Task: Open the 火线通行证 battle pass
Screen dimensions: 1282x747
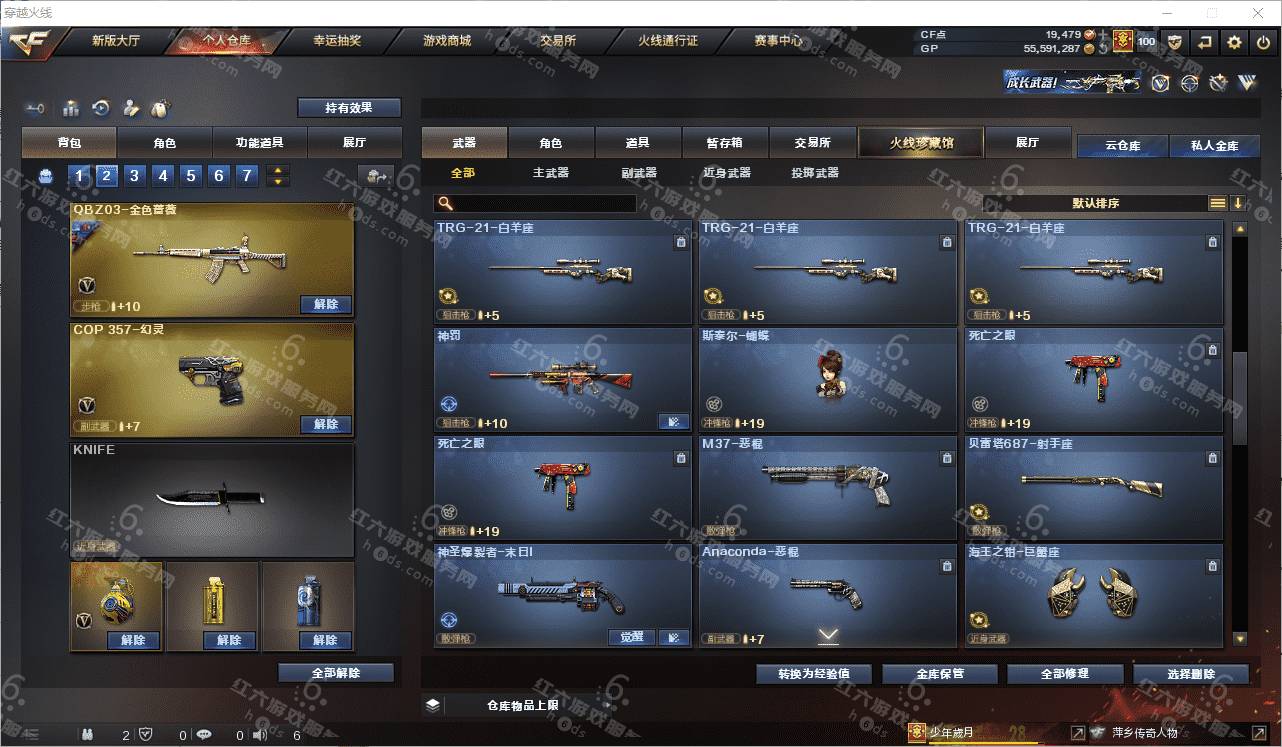Action: (668, 41)
